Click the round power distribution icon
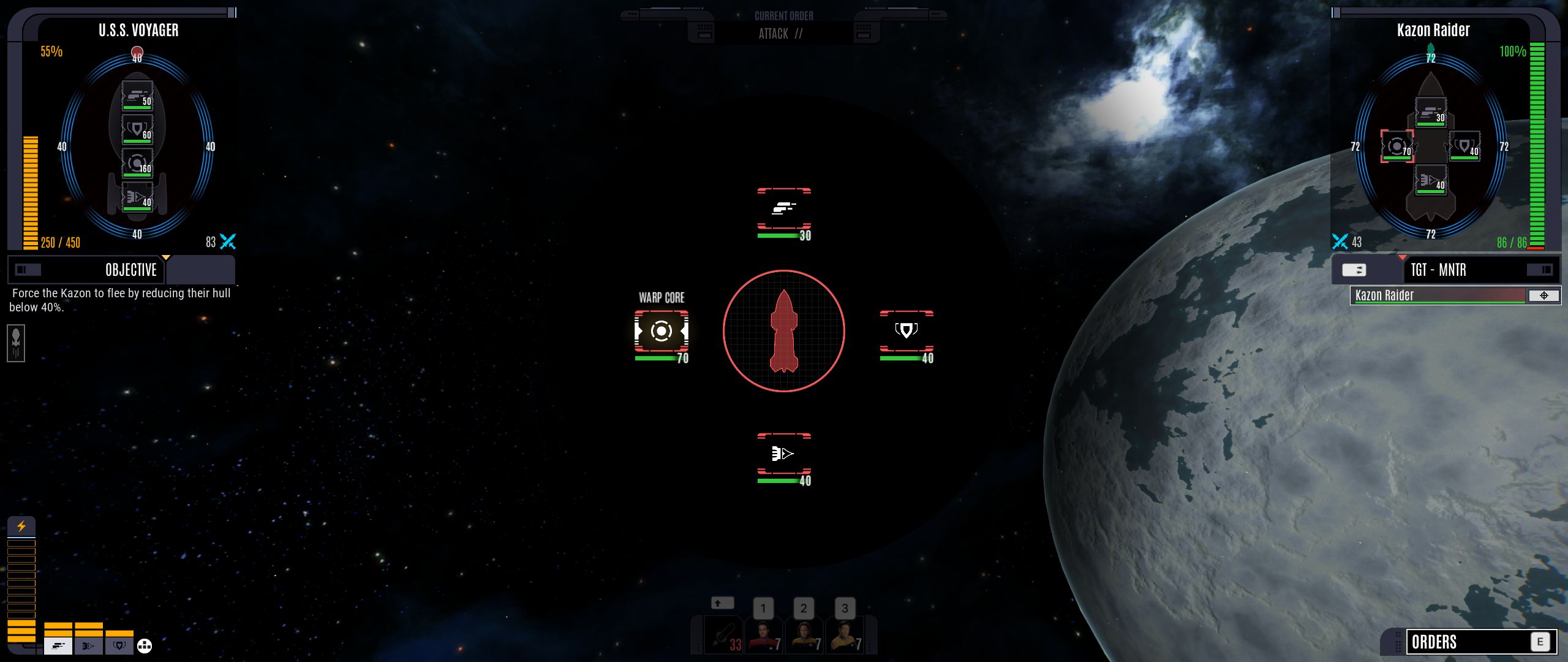1568x662 pixels. point(145,645)
